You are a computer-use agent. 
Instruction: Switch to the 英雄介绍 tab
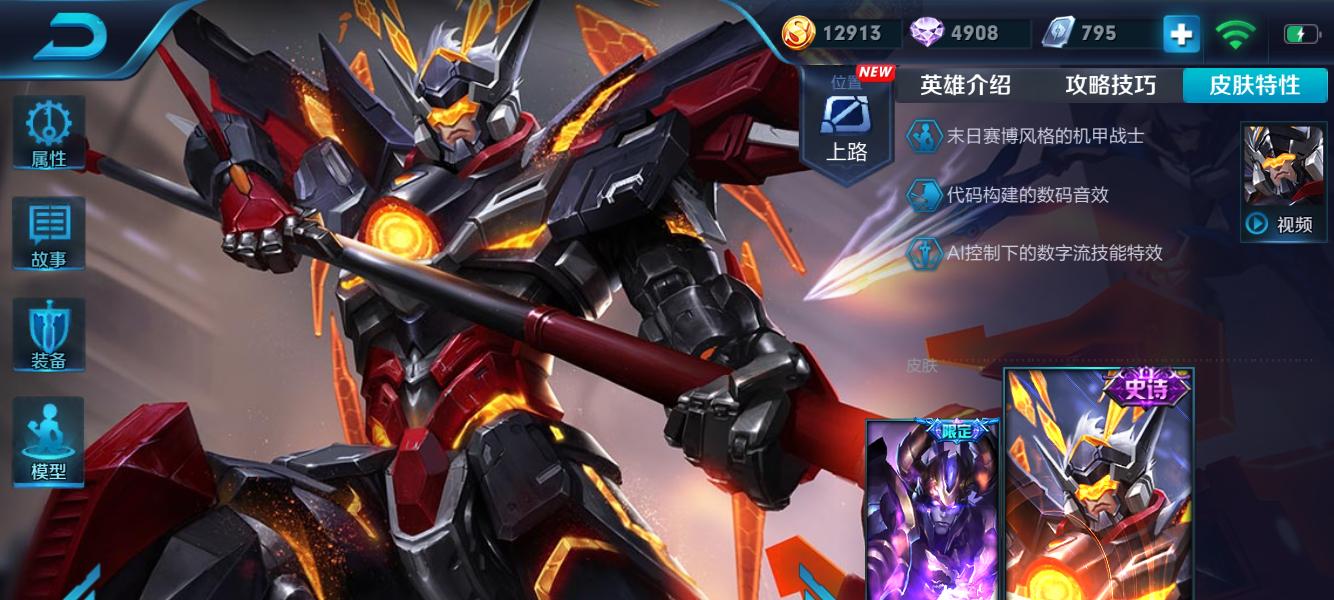[965, 86]
